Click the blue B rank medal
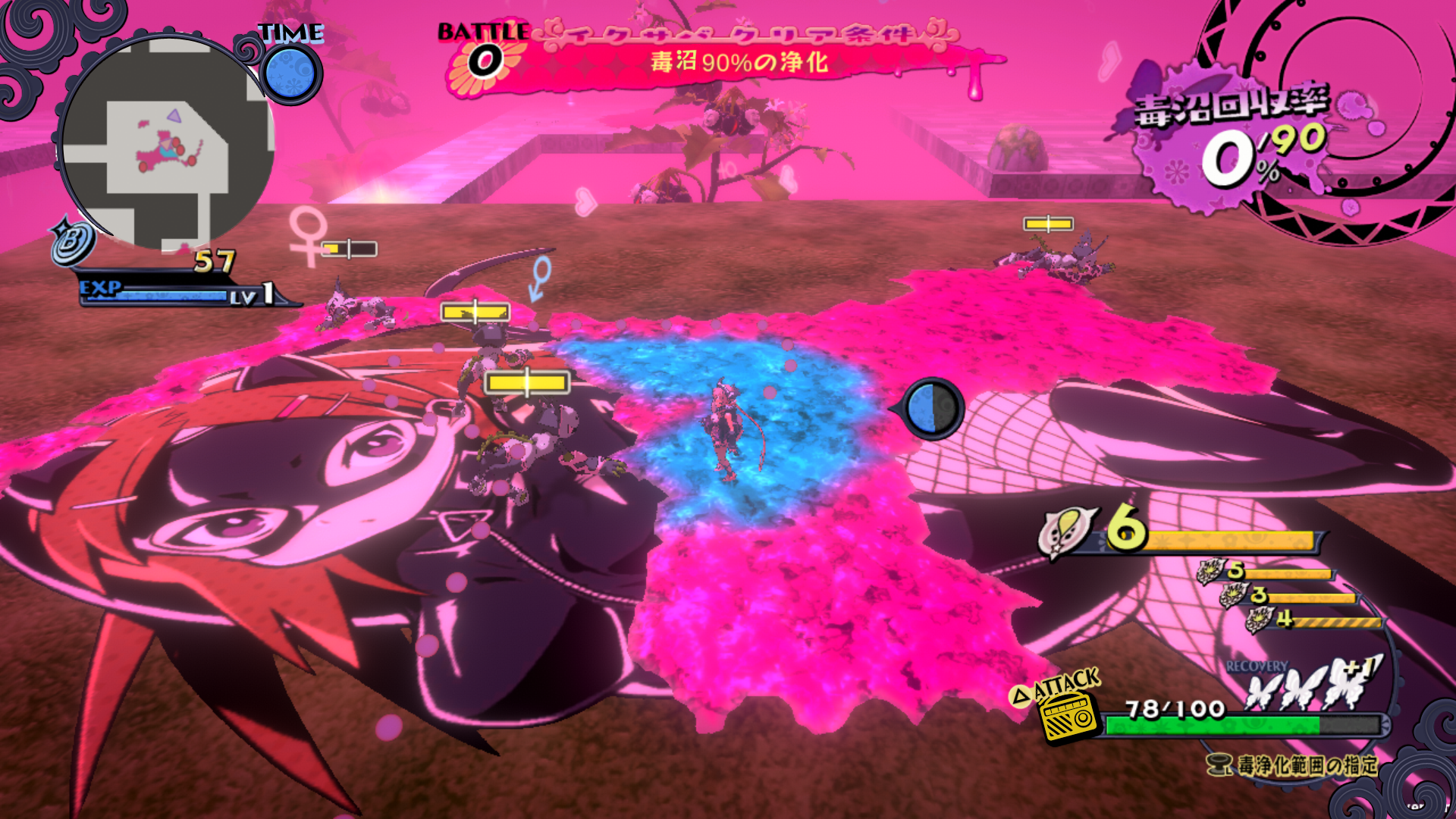Screen dimensions: 1456x819 tap(72, 241)
